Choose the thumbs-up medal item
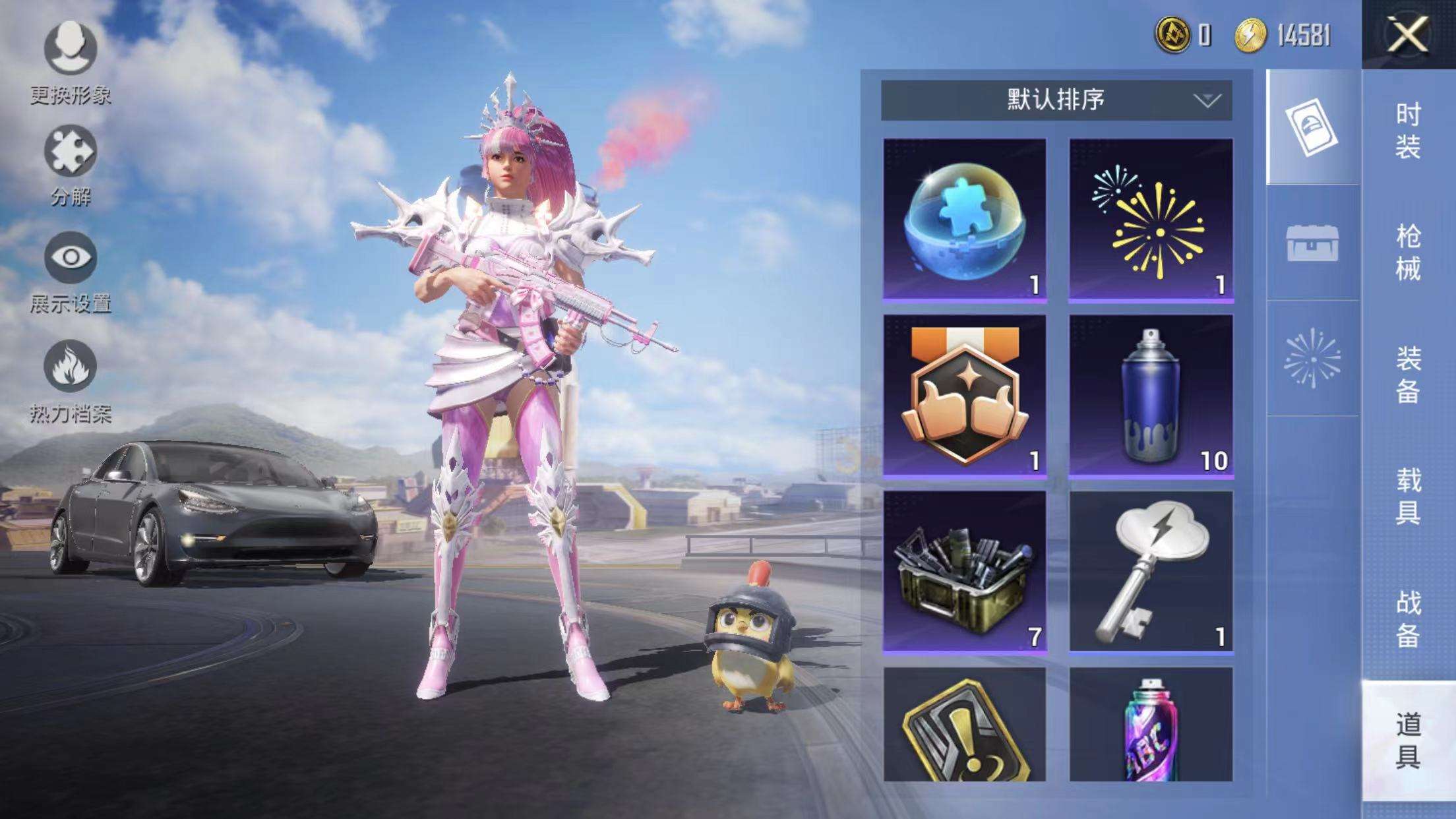 (x=965, y=396)
